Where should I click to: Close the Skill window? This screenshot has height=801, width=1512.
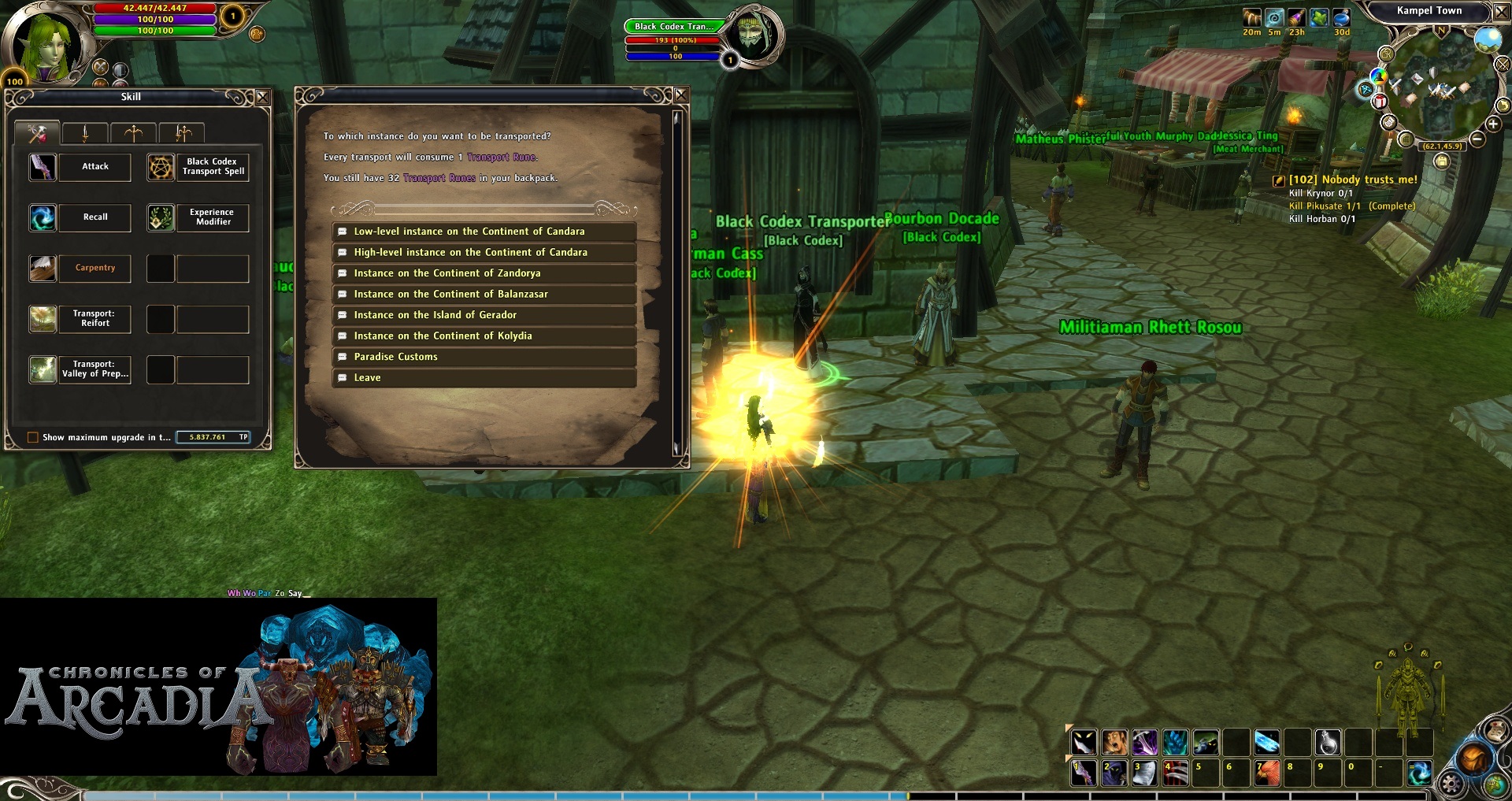[x=263, y=97]
